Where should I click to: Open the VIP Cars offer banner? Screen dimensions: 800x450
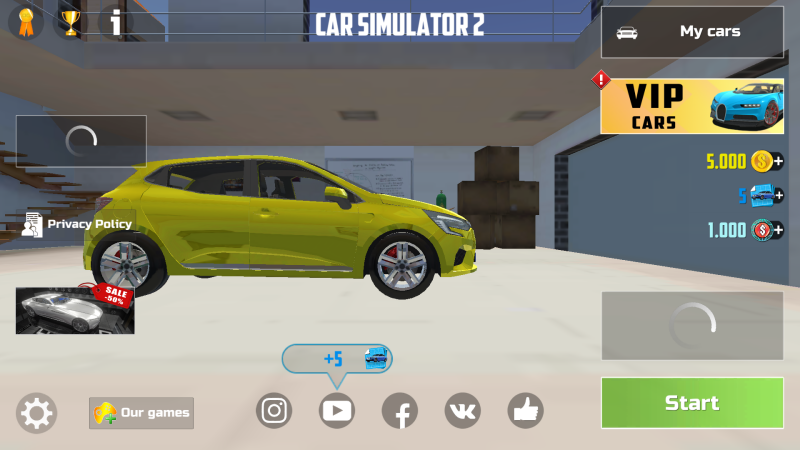click(x=692, y=107)
